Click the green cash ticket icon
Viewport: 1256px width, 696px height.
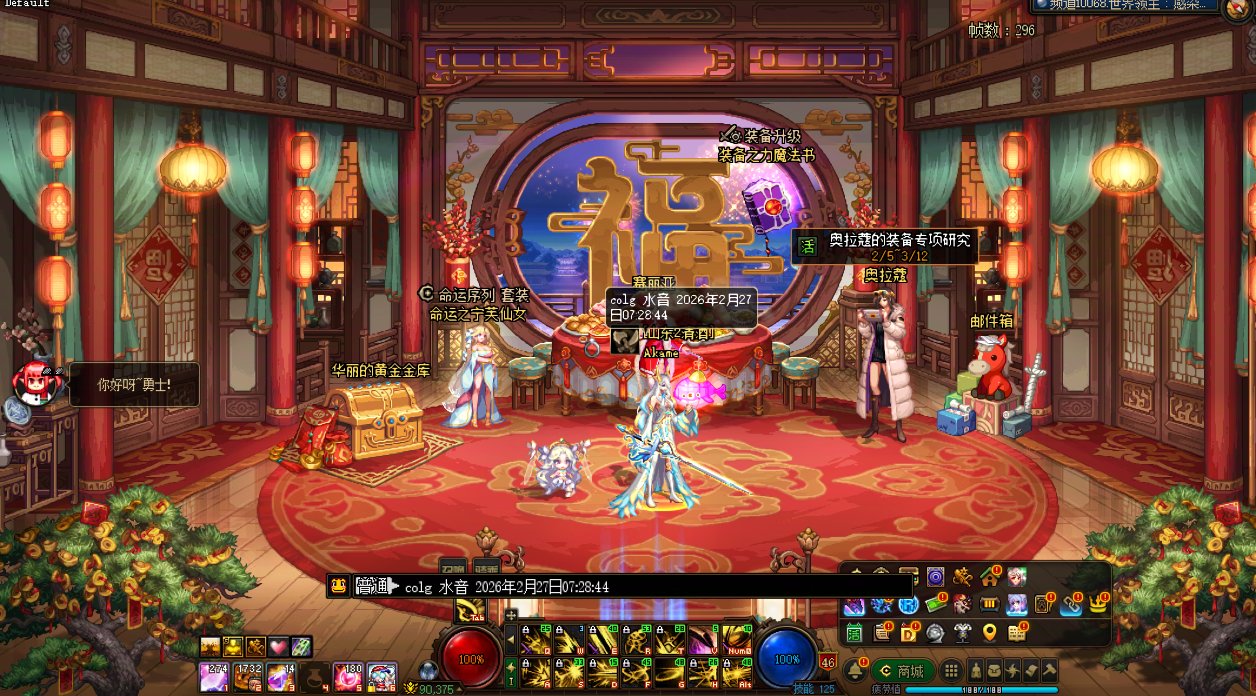coord(935,605)
